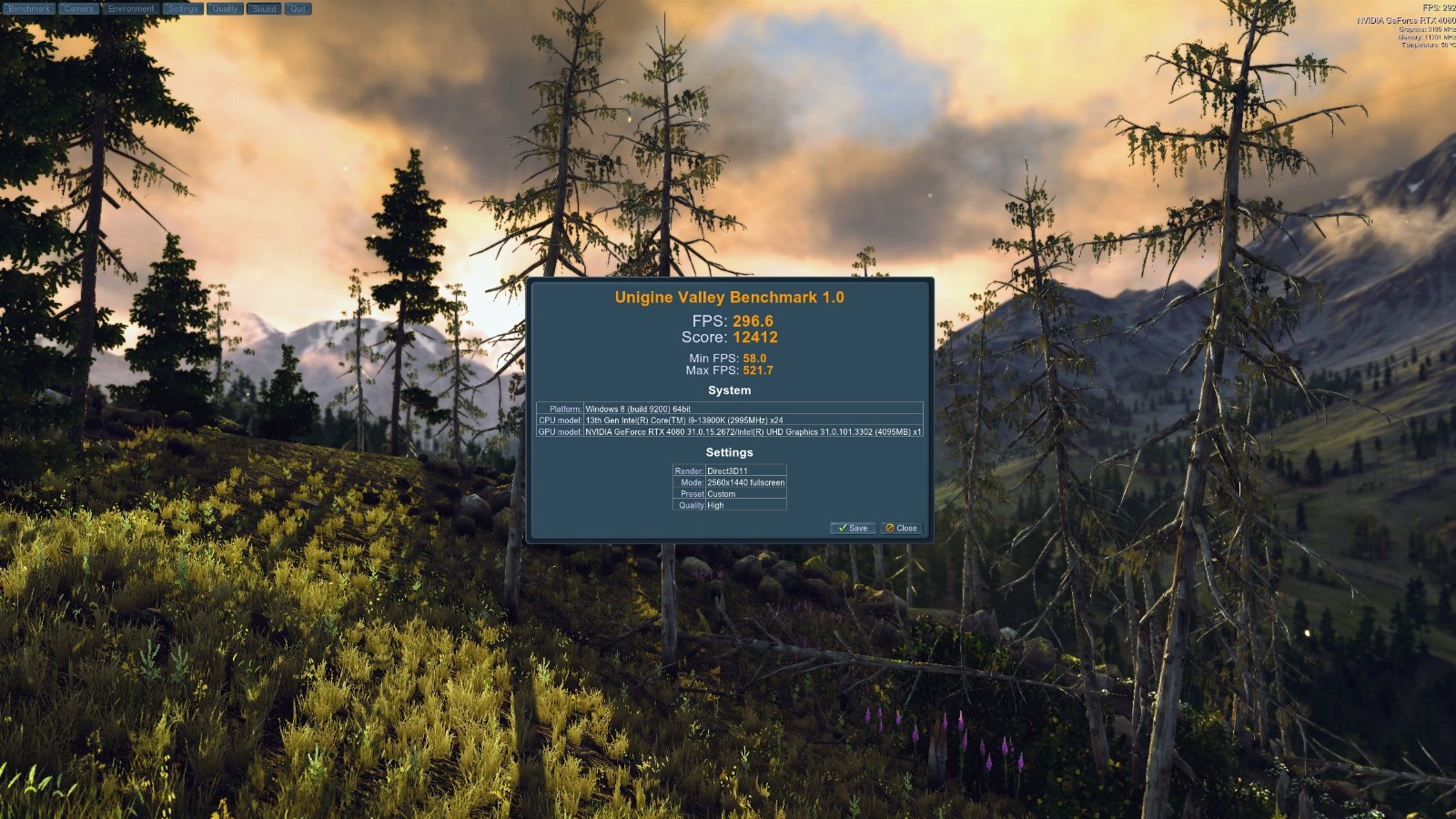Quit the Valley benchmark

coord(298,9)
